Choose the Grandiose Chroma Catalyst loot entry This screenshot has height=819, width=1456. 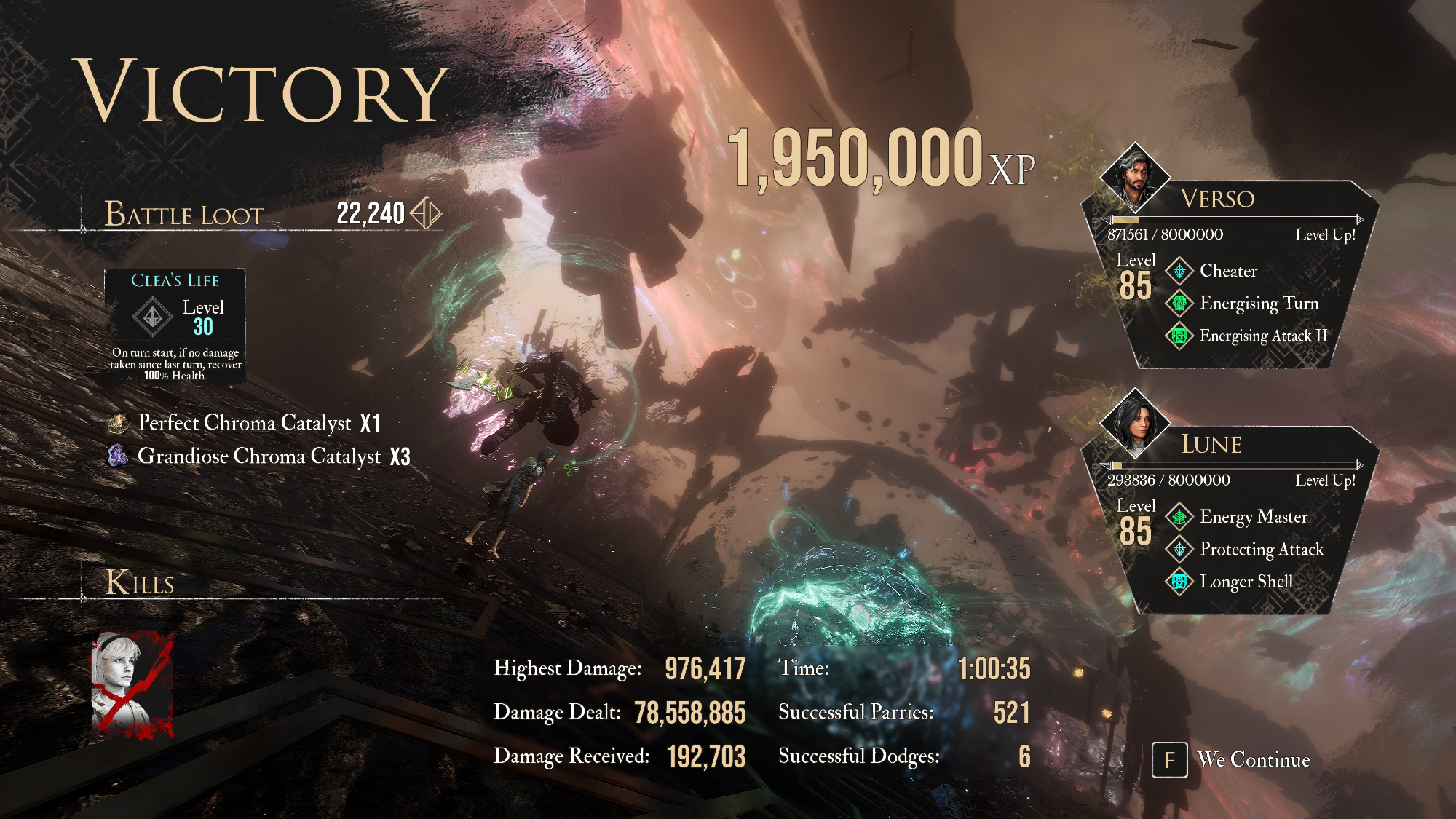tap(260, 456)
